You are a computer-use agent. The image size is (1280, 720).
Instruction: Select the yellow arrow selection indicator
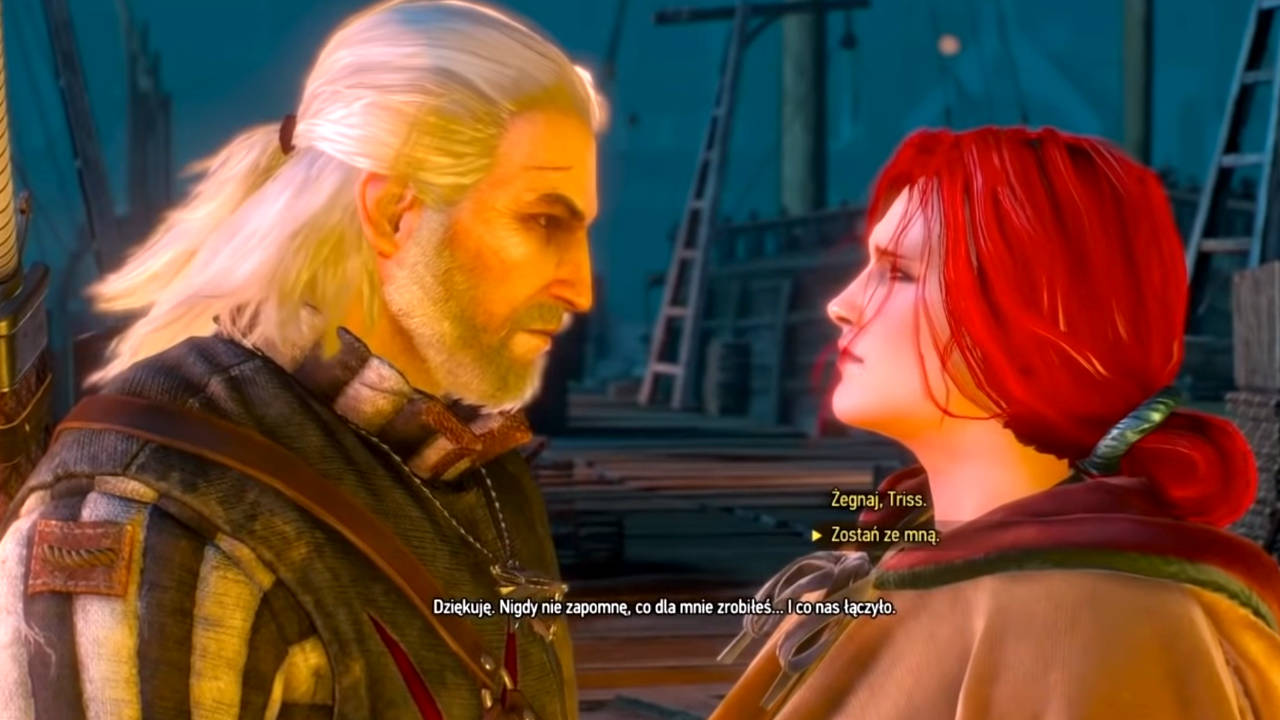(817, 535)
